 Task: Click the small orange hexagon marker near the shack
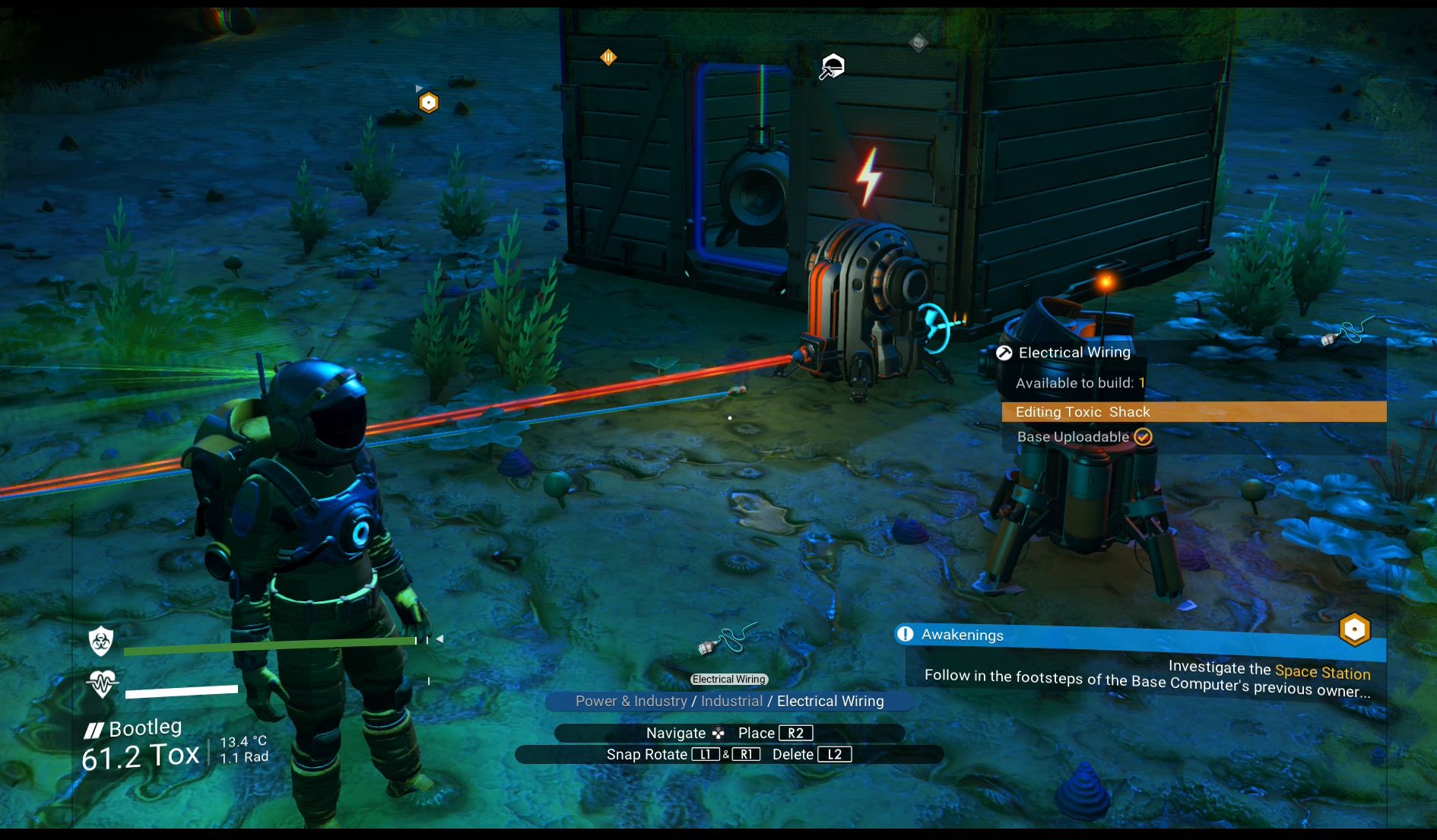(428, 101)
